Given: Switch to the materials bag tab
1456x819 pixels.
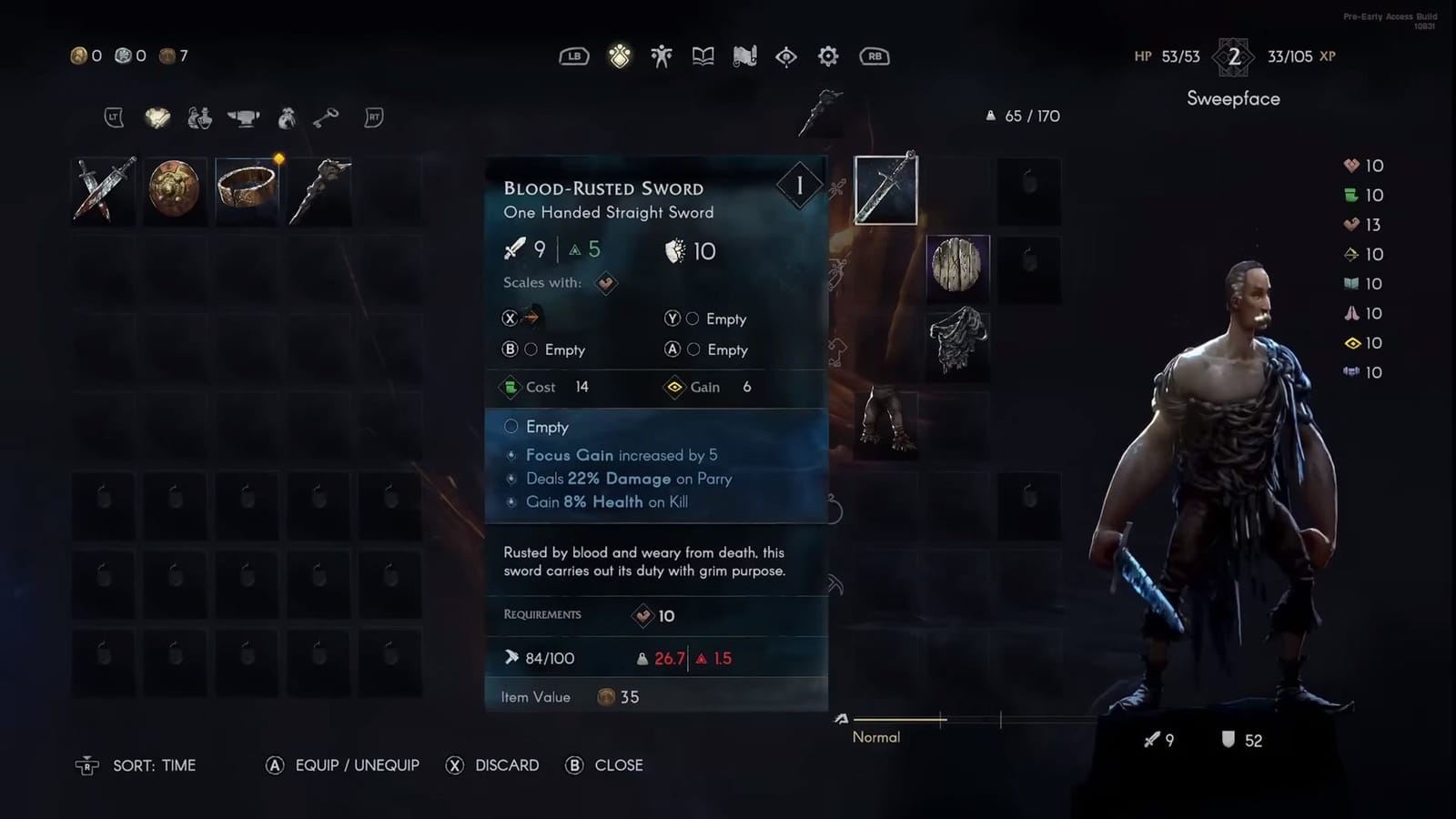Looking at the screenshot, I should (x=284, y=118).
